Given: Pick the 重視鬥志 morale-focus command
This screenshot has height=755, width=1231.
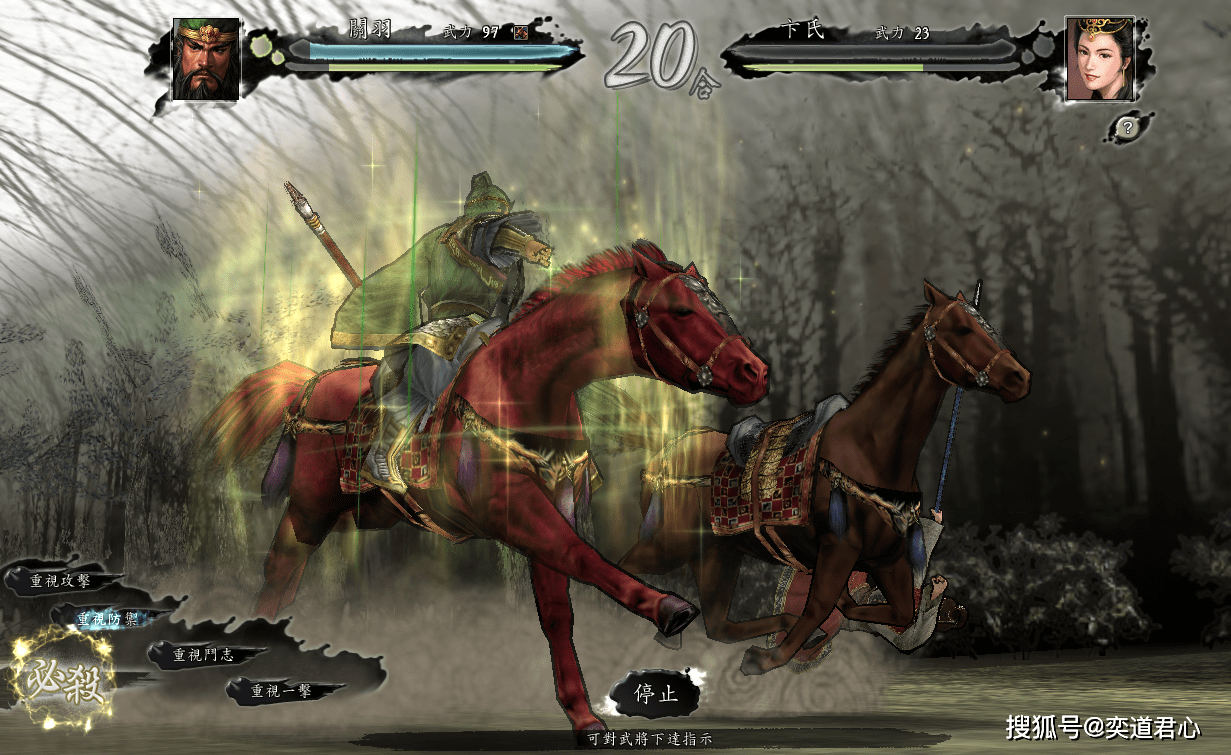Looking at the screenshot, I should point(204,655).
